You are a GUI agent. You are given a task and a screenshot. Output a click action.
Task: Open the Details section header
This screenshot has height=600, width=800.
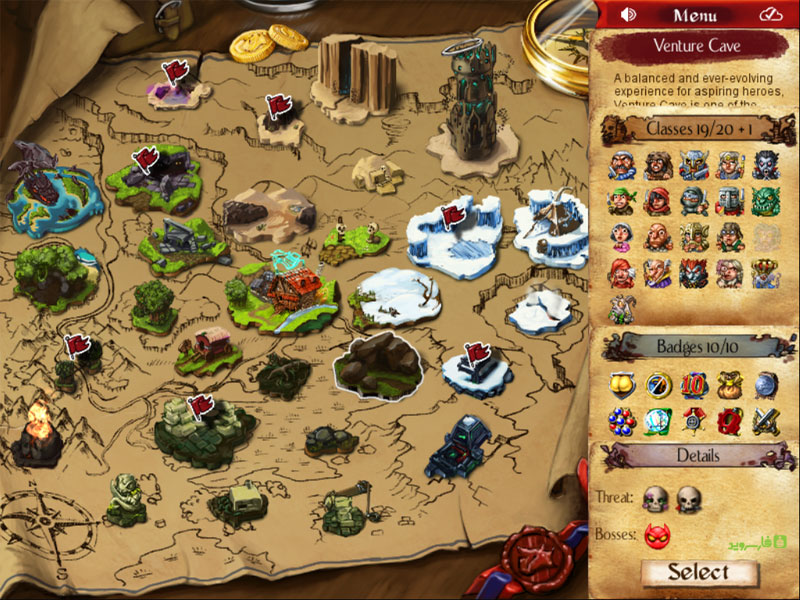tap(692, 455)
